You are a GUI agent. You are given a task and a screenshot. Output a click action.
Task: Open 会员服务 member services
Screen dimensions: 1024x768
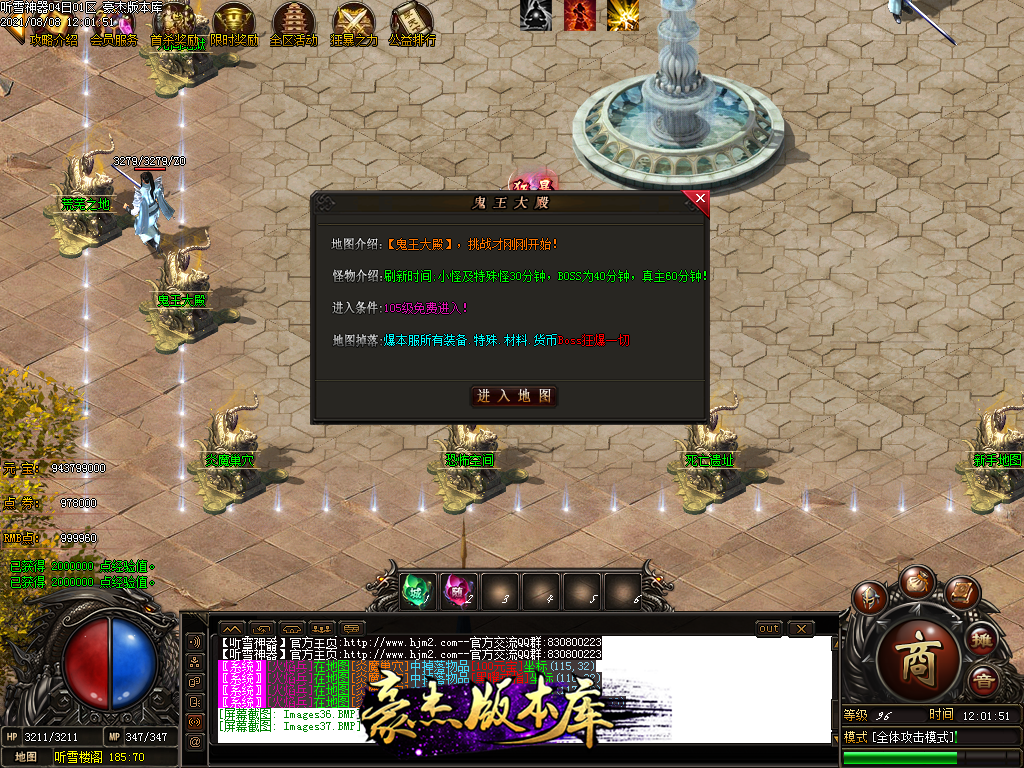113,40
